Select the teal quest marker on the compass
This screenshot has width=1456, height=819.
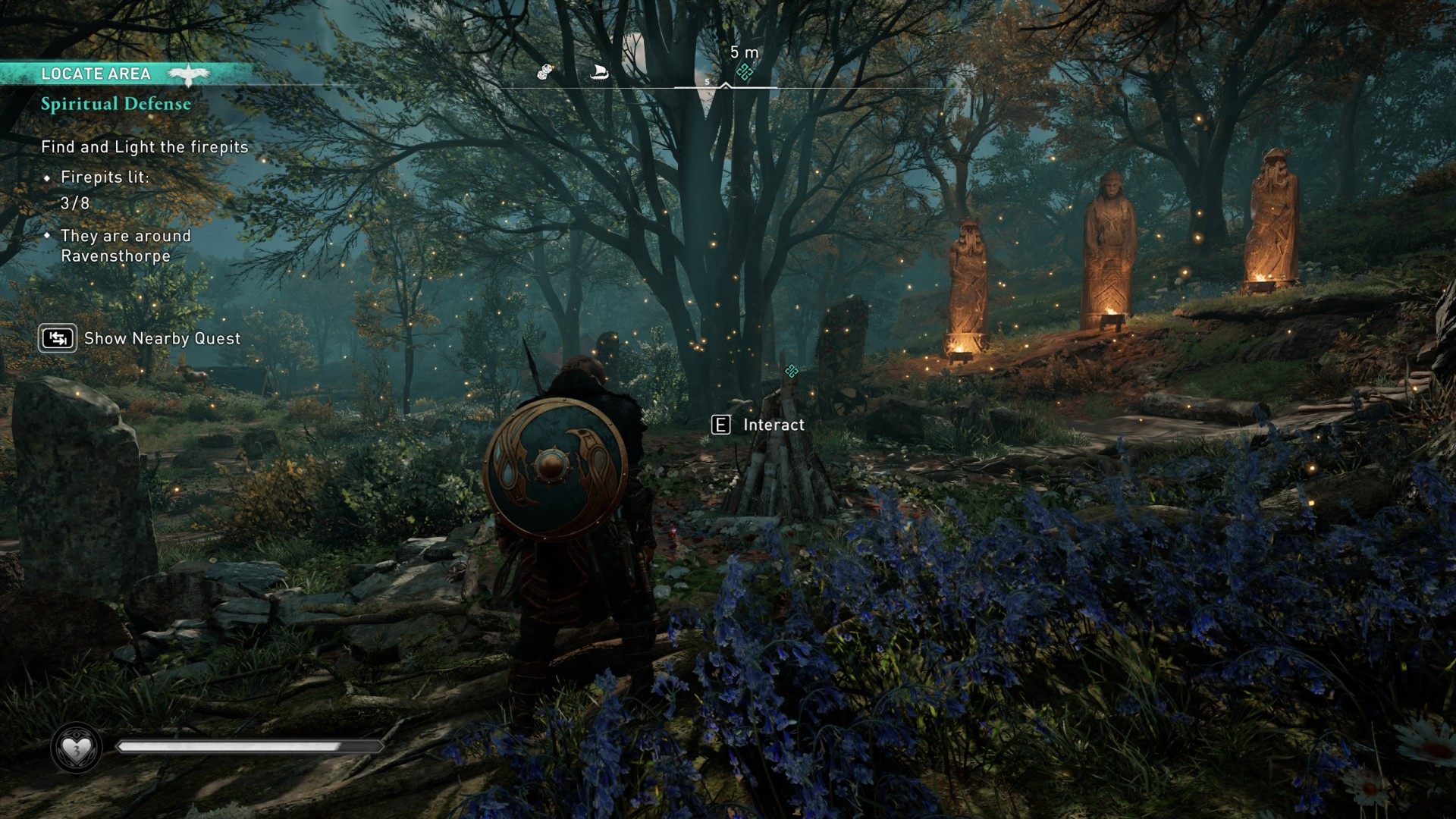745,72
